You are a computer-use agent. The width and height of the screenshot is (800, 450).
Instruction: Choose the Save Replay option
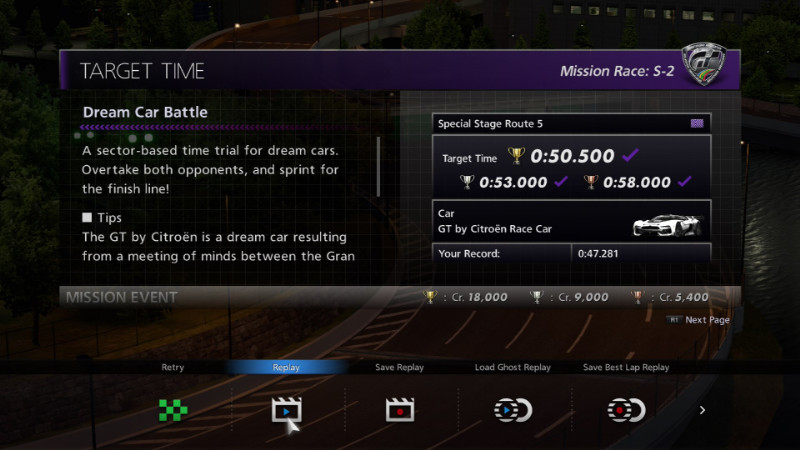400,409
